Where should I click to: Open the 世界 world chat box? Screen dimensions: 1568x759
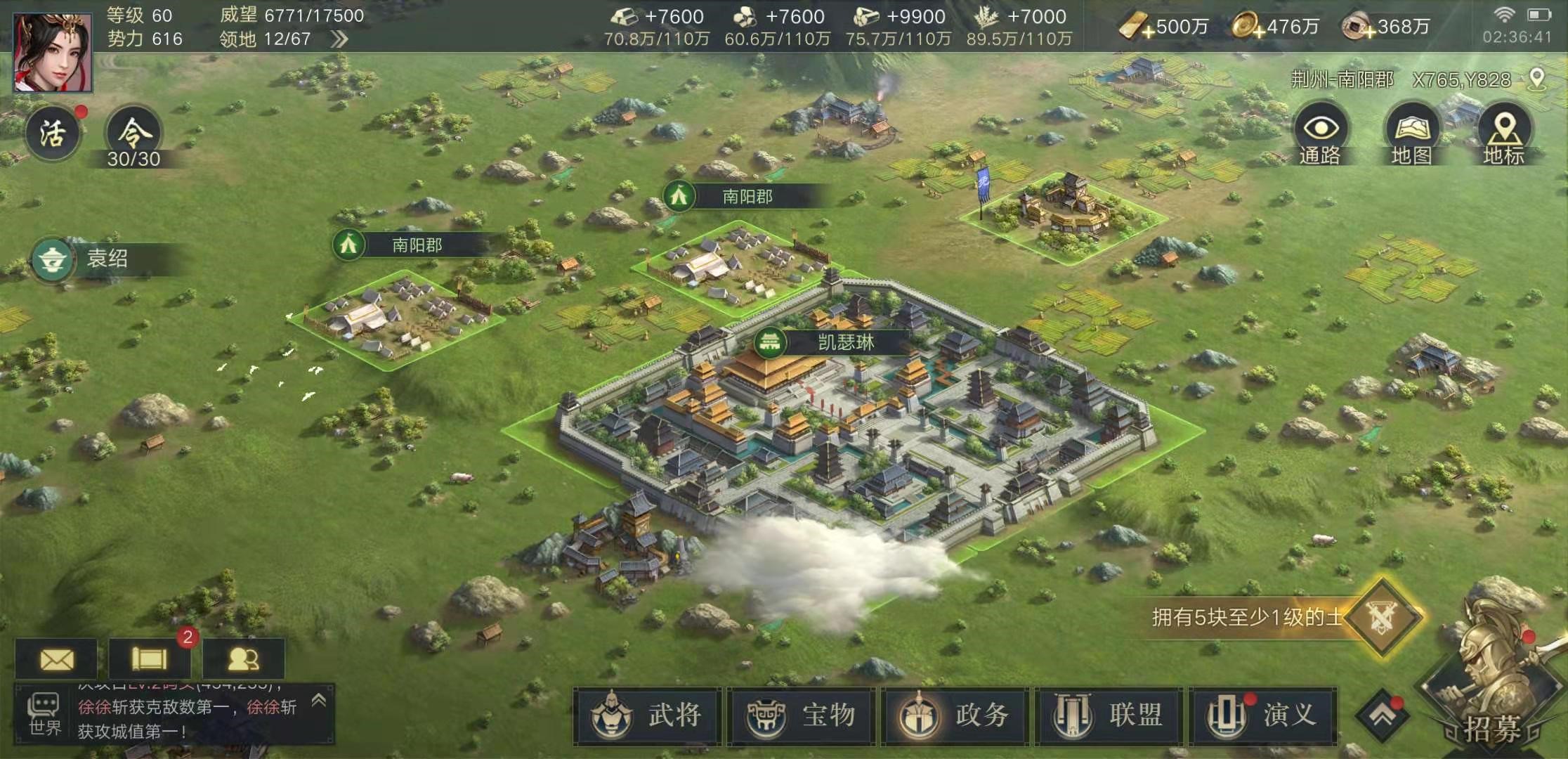tap(45, 715)
